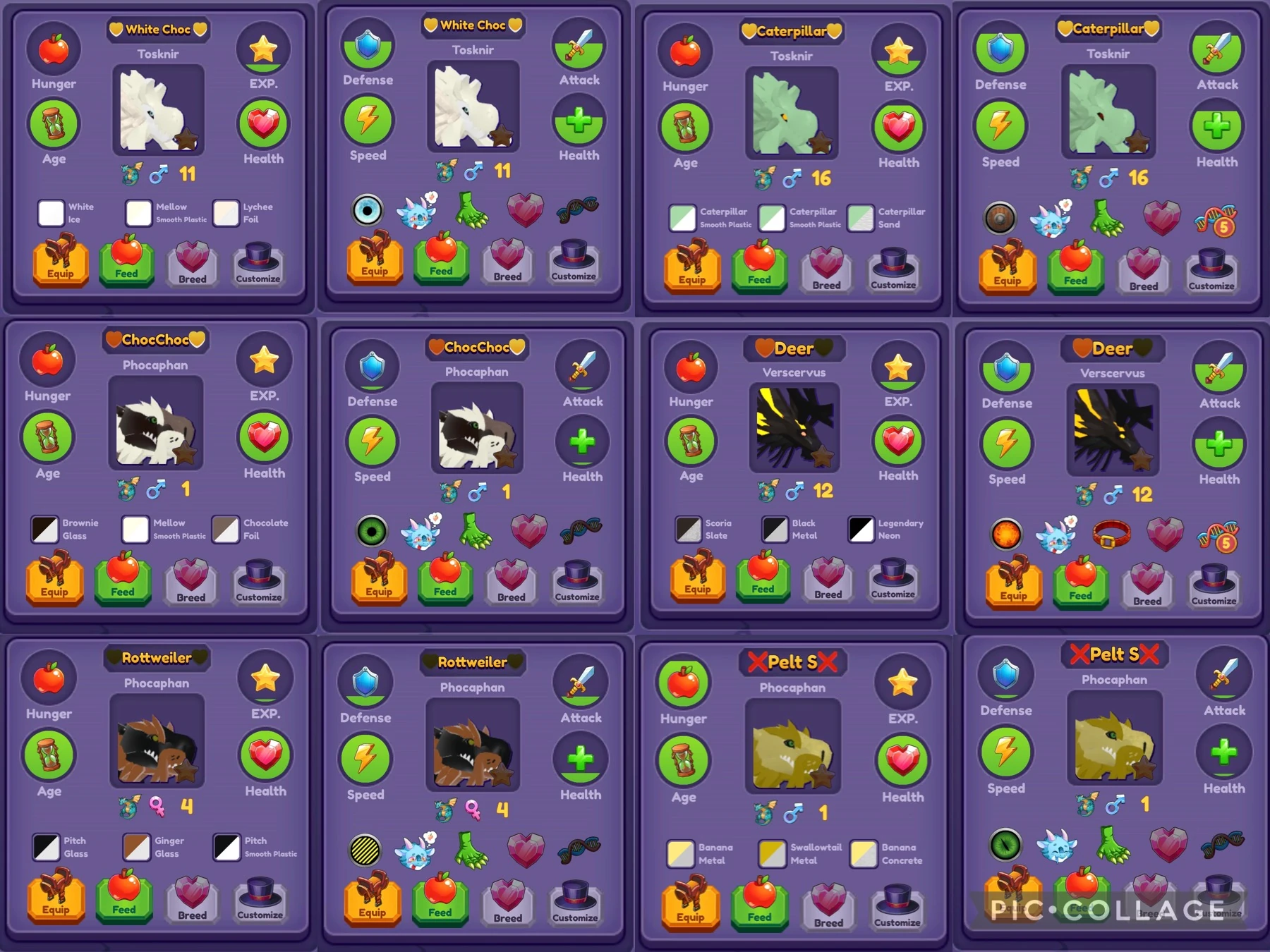Select the male gender symbol under White Choc Tosknir
Screen dimensions: 1270x952
coord(158,172)
